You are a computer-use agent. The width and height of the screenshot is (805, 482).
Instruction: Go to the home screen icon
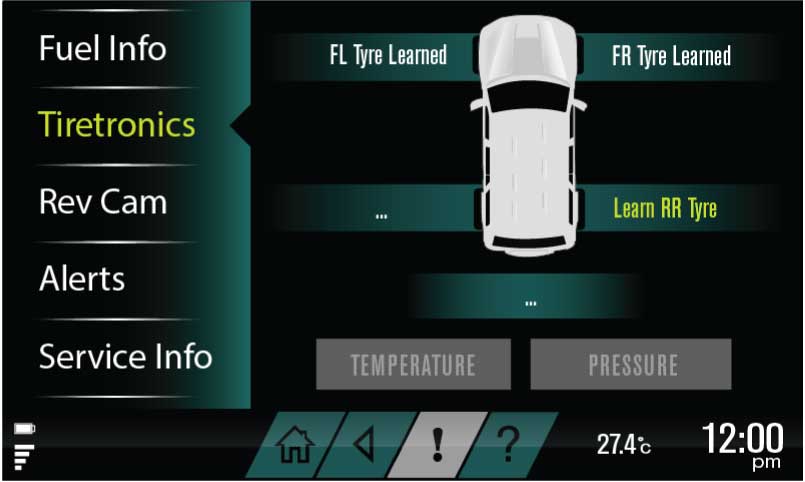(x=291, y=444)
